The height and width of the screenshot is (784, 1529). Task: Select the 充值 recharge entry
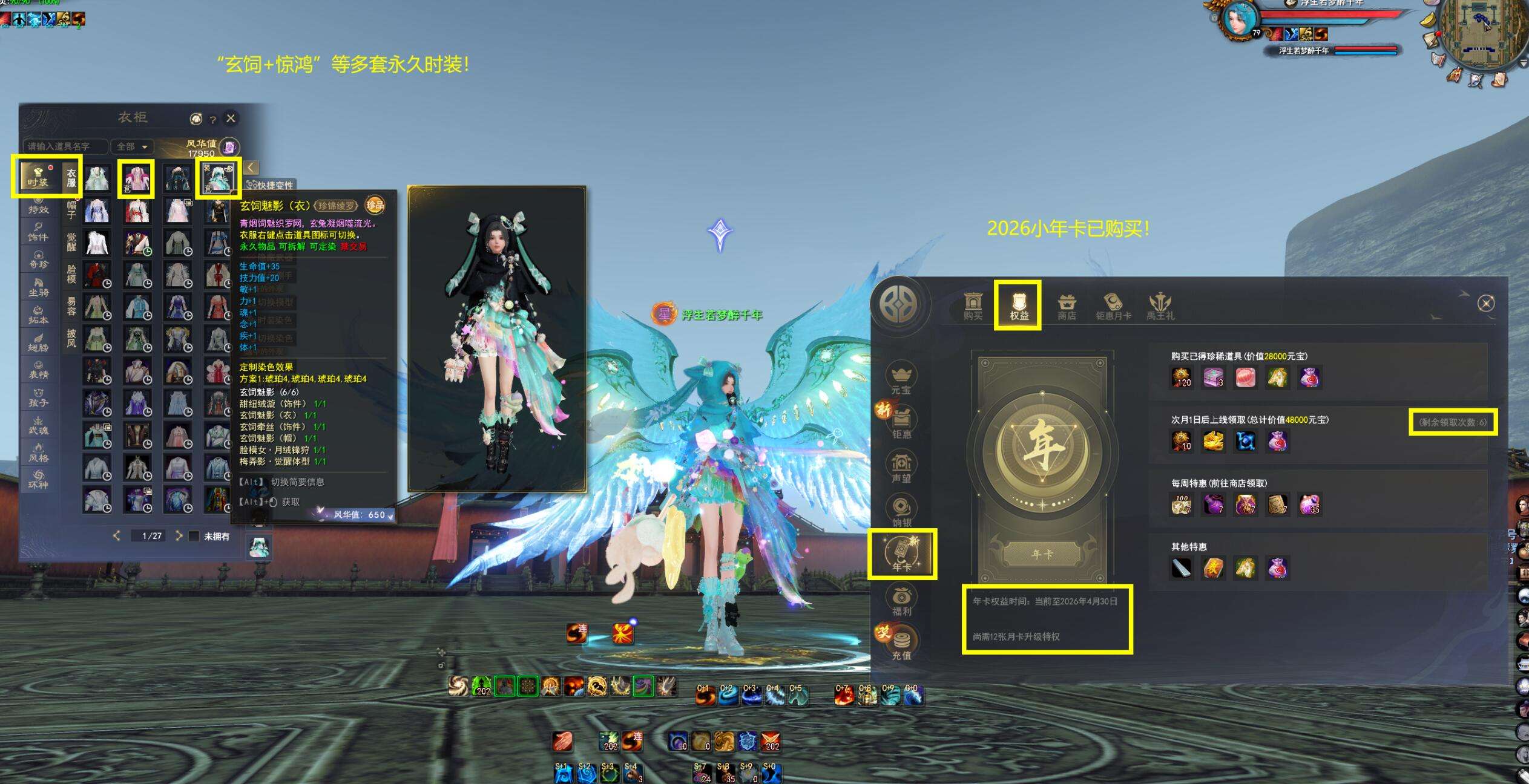point(901,643)
